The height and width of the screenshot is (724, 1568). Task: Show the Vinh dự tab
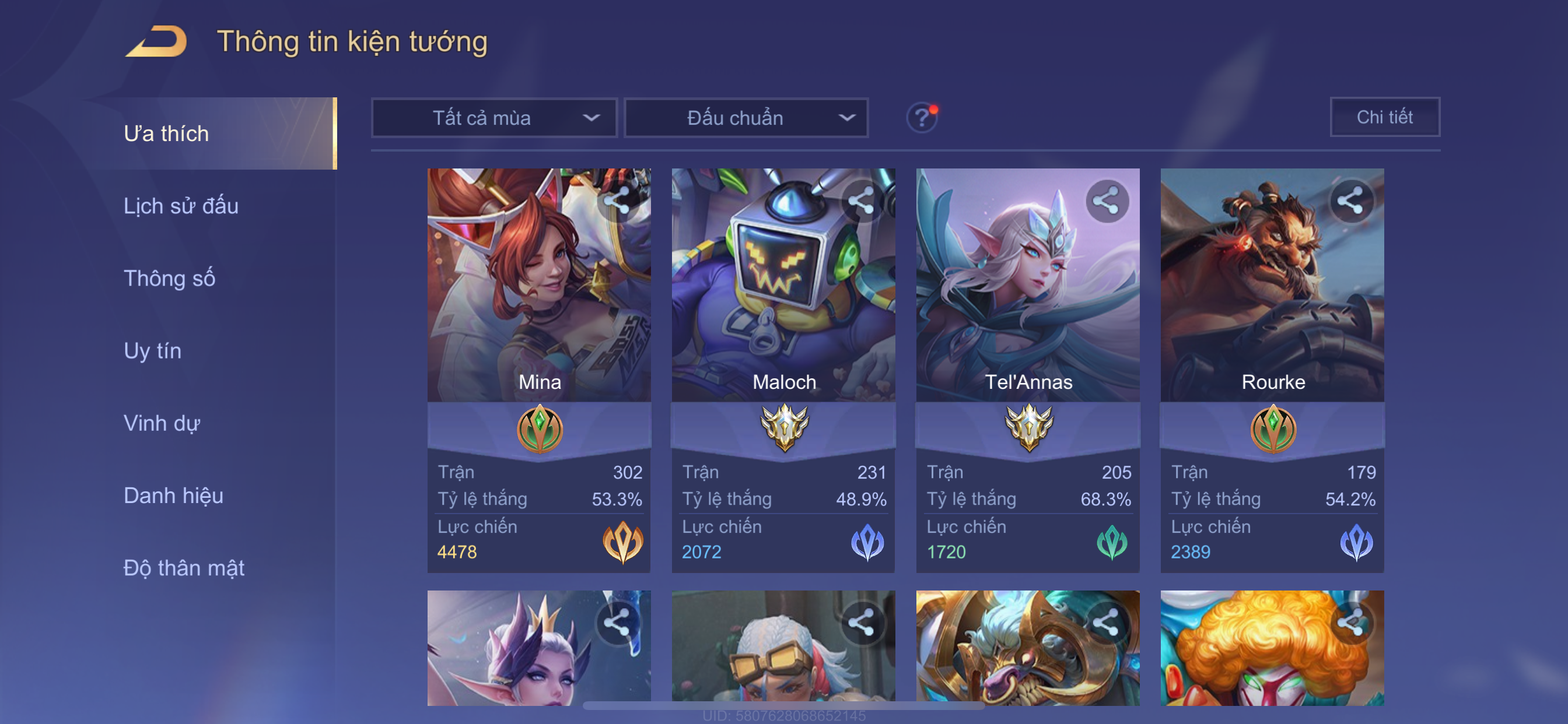(162, 423)
